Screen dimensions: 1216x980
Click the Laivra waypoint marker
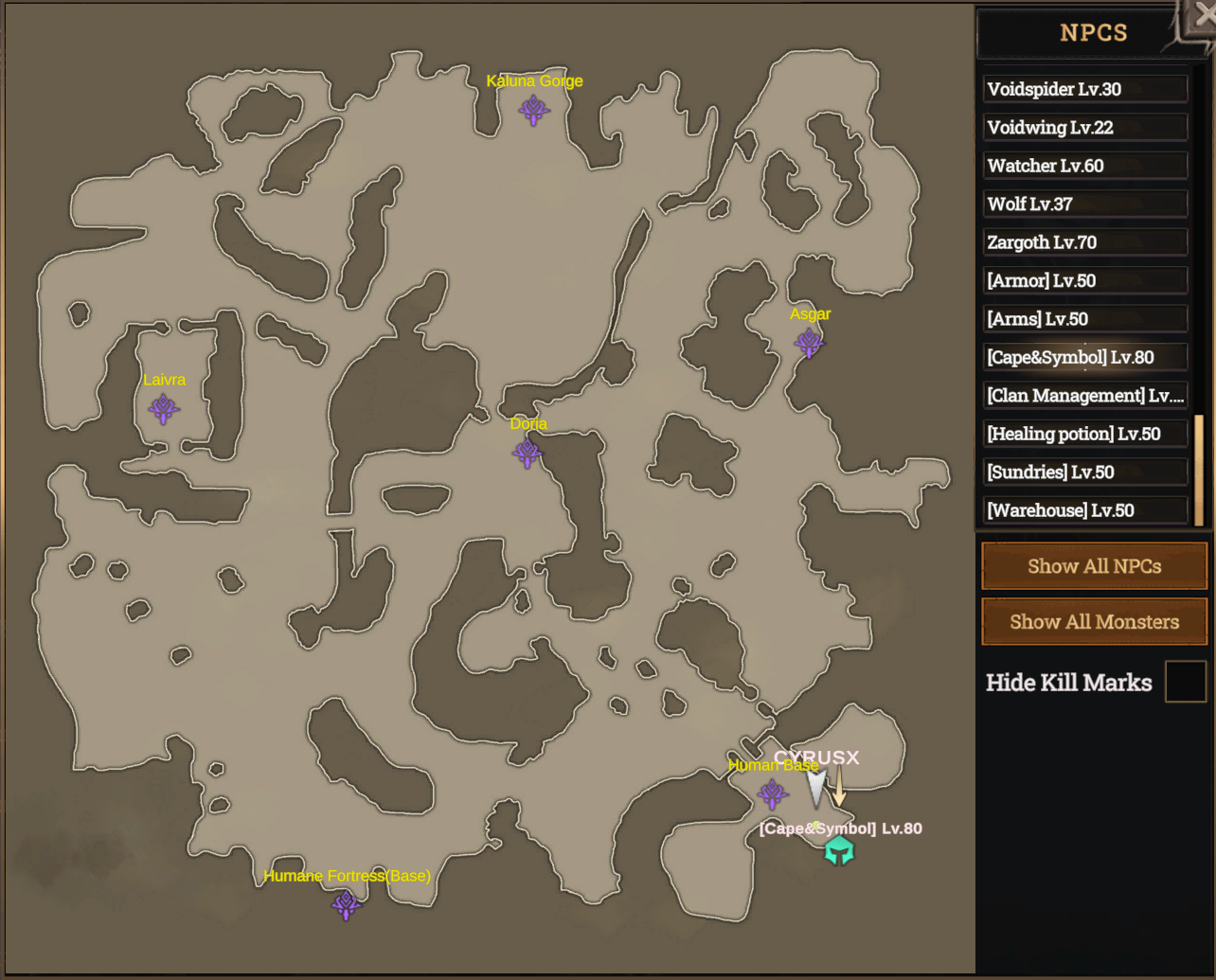pos(163,407)
